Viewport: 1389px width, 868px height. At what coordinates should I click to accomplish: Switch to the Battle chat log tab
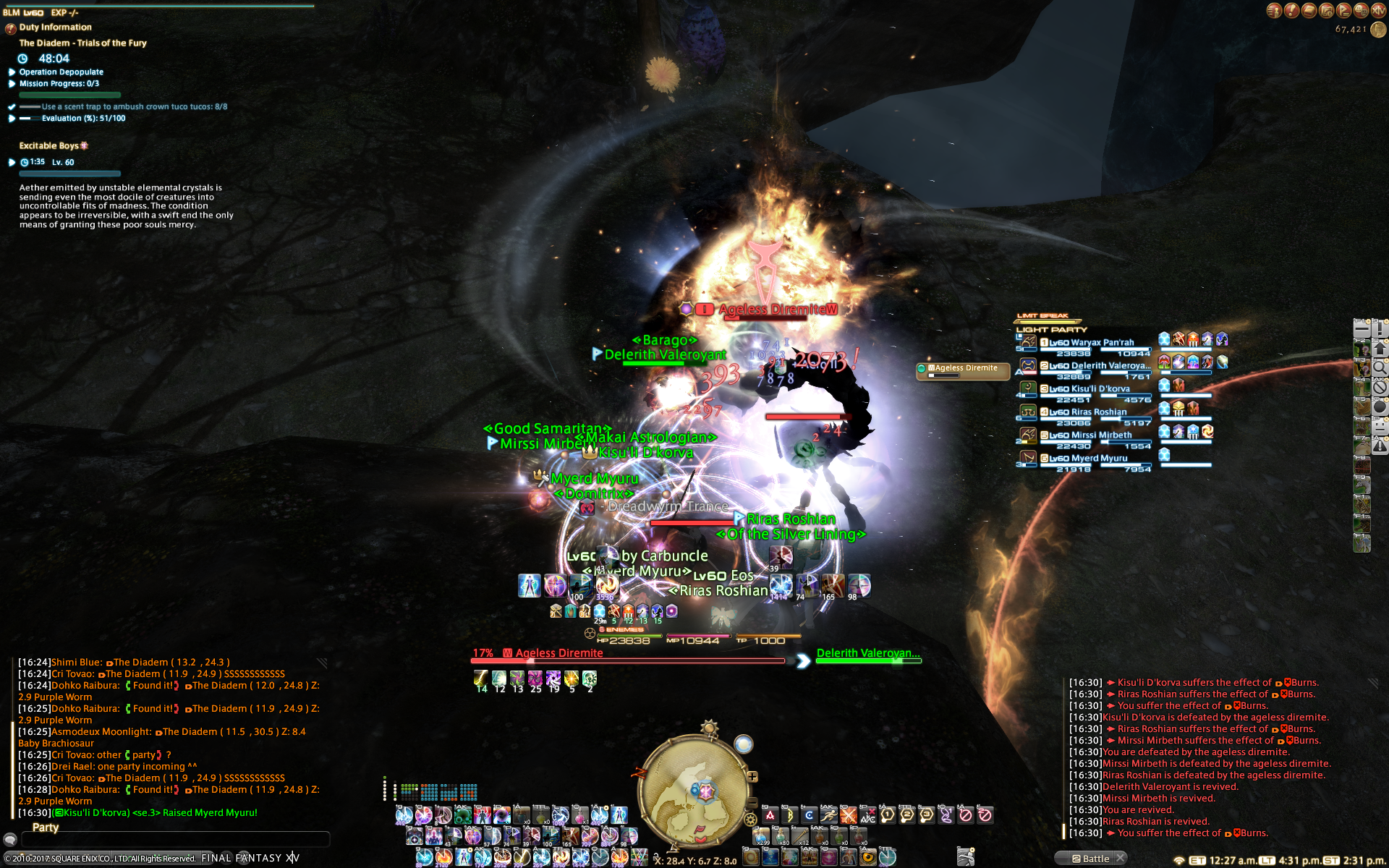[x=1091, y=859]
